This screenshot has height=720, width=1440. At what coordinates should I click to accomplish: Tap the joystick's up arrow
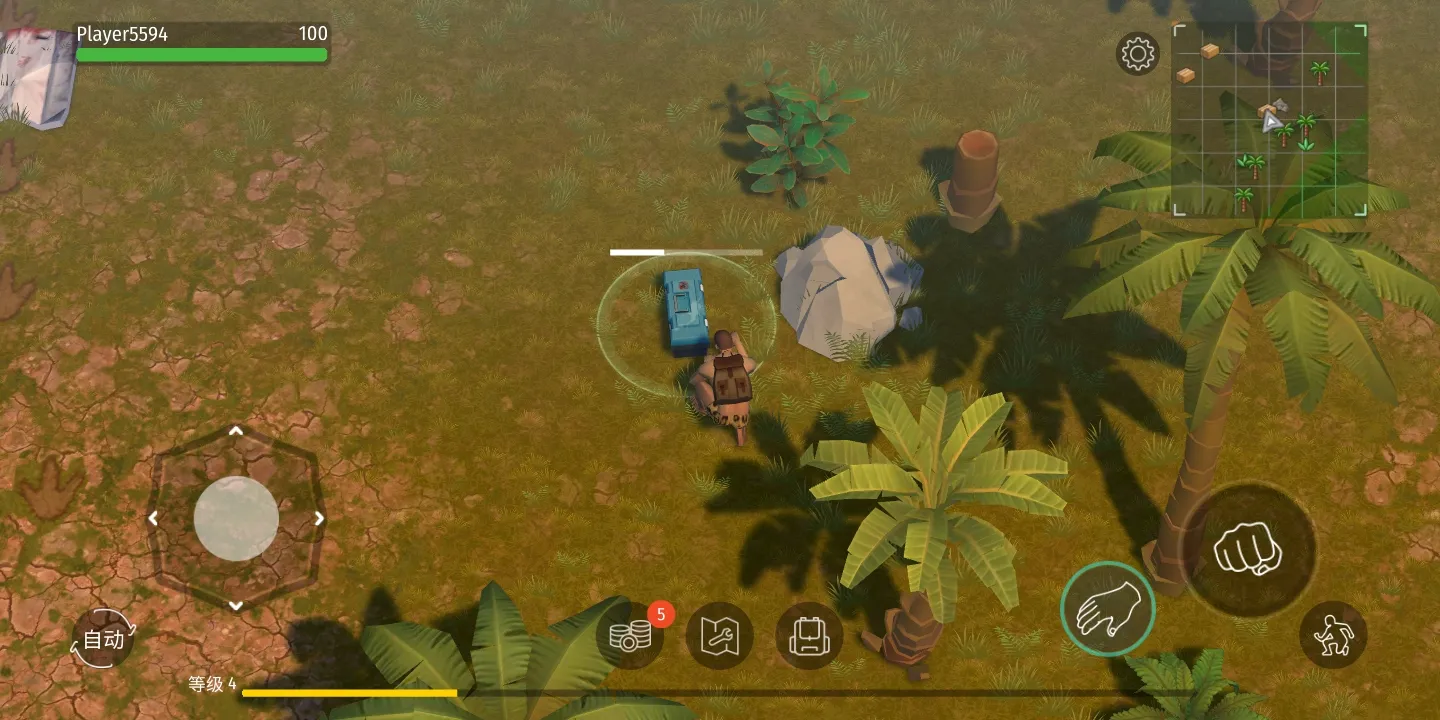236,431
